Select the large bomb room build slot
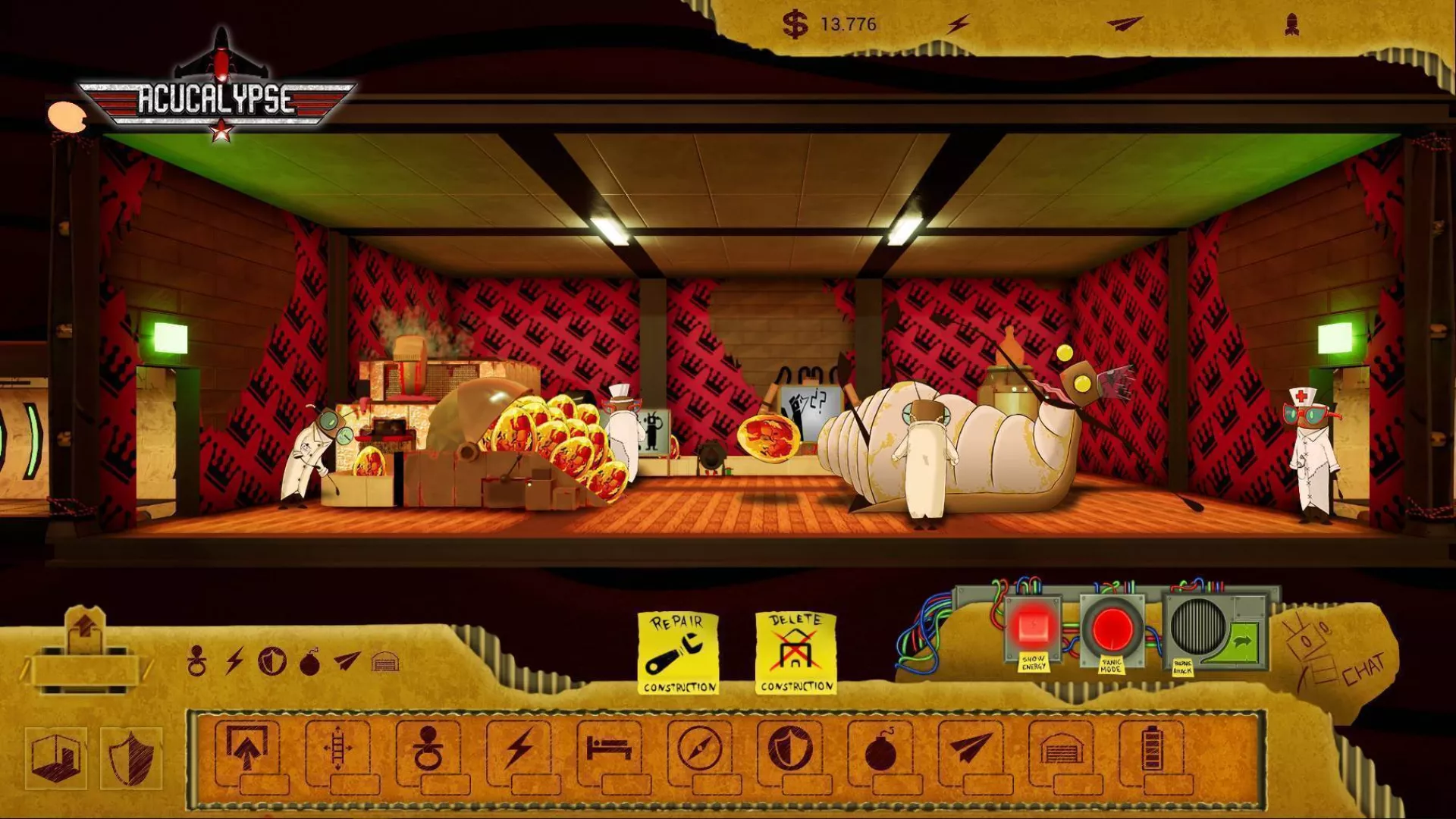1456x819 pixels. (x=880, y=749)
